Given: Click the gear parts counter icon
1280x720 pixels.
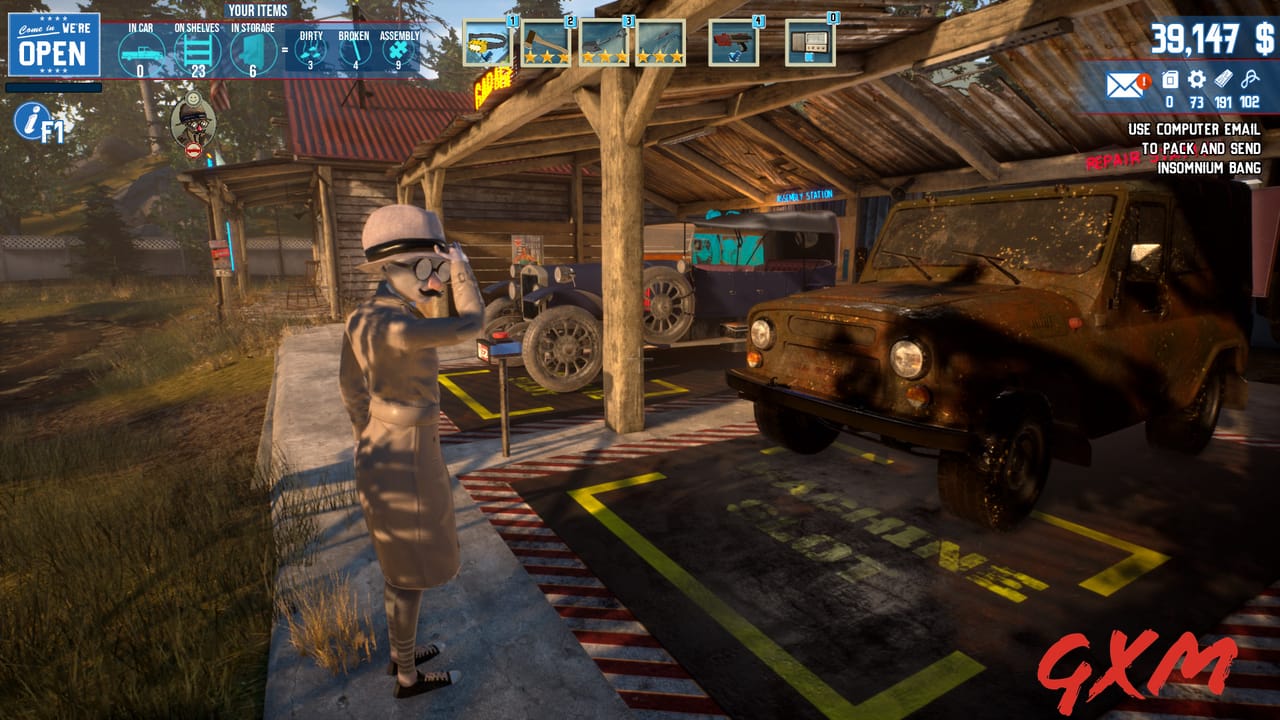Looking at the screenshot, I should (1197, 78).
